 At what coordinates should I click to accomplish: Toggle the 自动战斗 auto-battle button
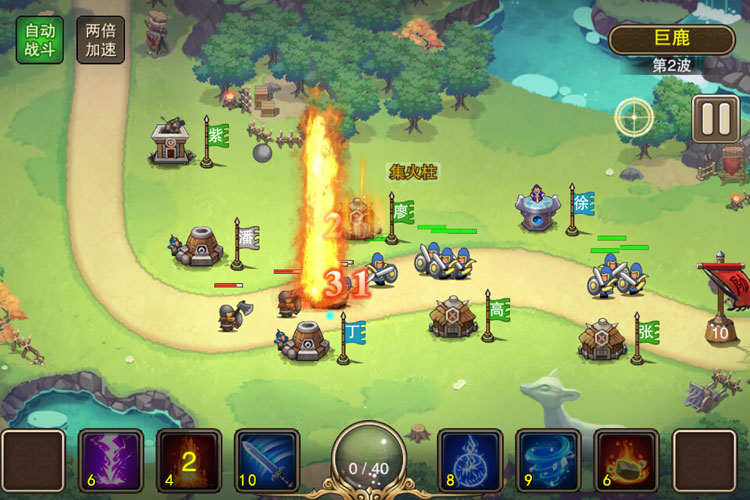coord(39,40)
